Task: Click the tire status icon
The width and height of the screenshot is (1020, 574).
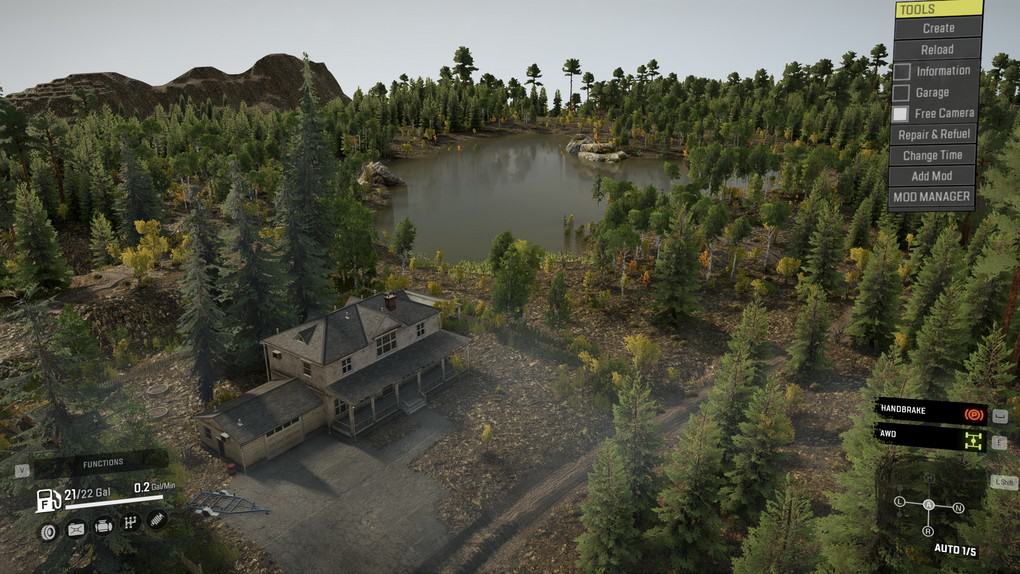Action: [47, 531]
